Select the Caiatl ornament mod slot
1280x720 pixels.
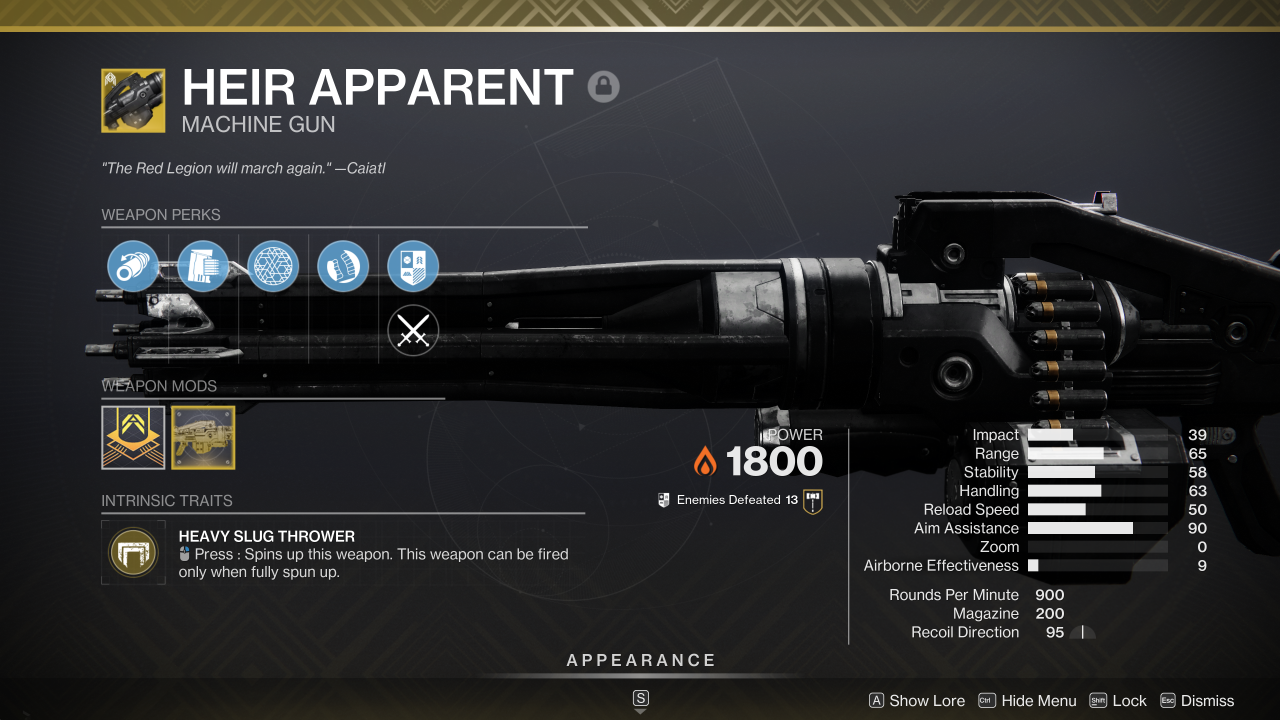(x=133, y=437)
